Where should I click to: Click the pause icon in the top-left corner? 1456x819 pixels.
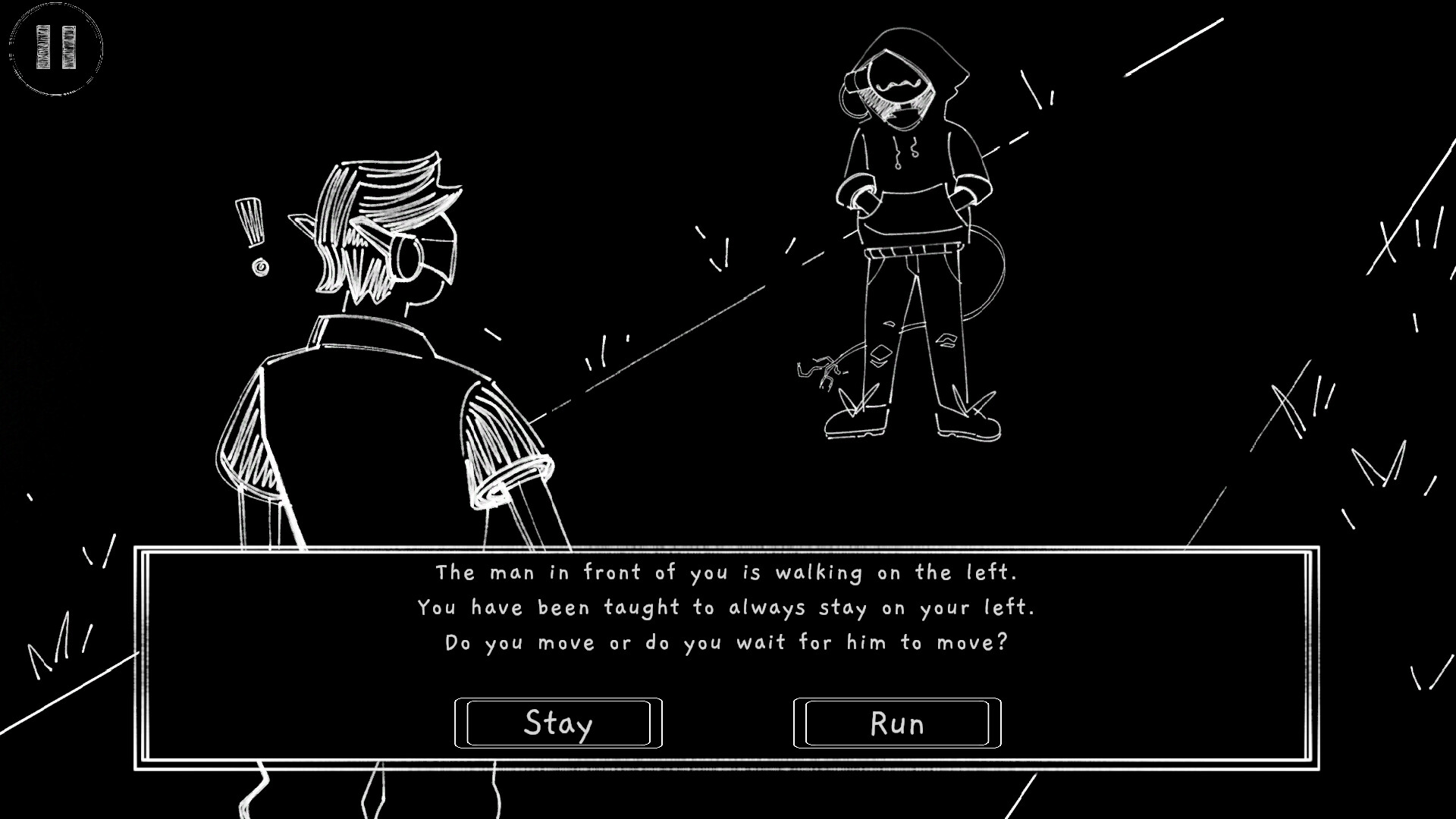(55, 47)
